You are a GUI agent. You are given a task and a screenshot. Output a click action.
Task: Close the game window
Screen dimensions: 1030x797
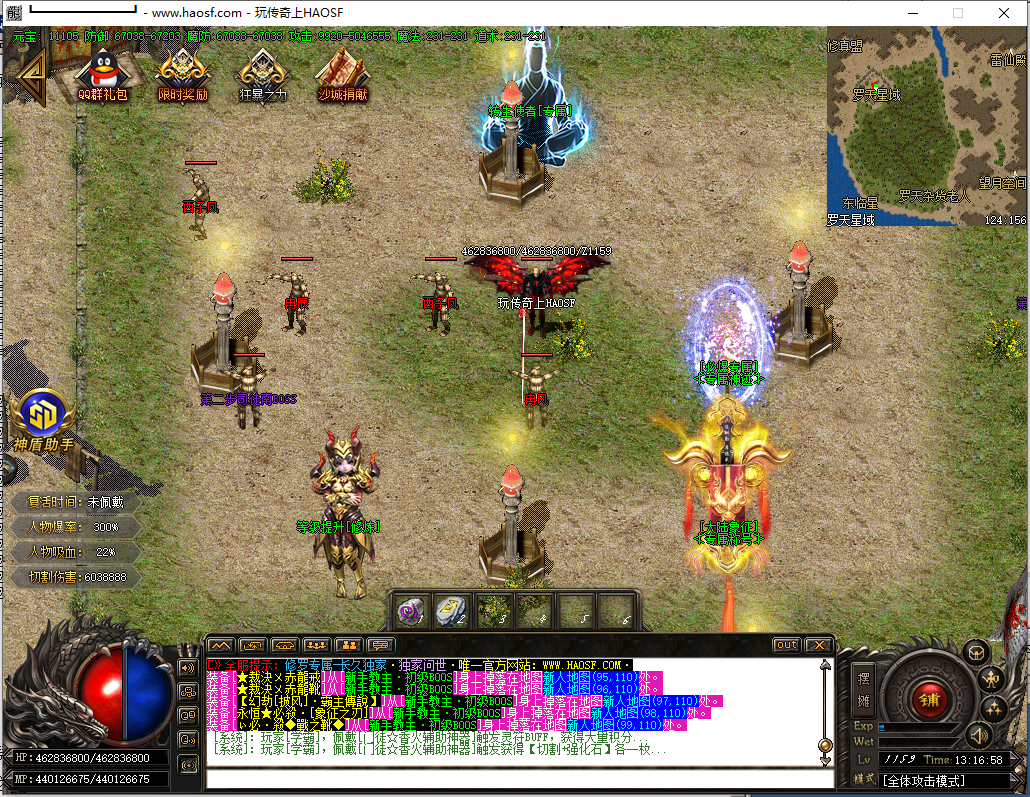pos(1002,13)
